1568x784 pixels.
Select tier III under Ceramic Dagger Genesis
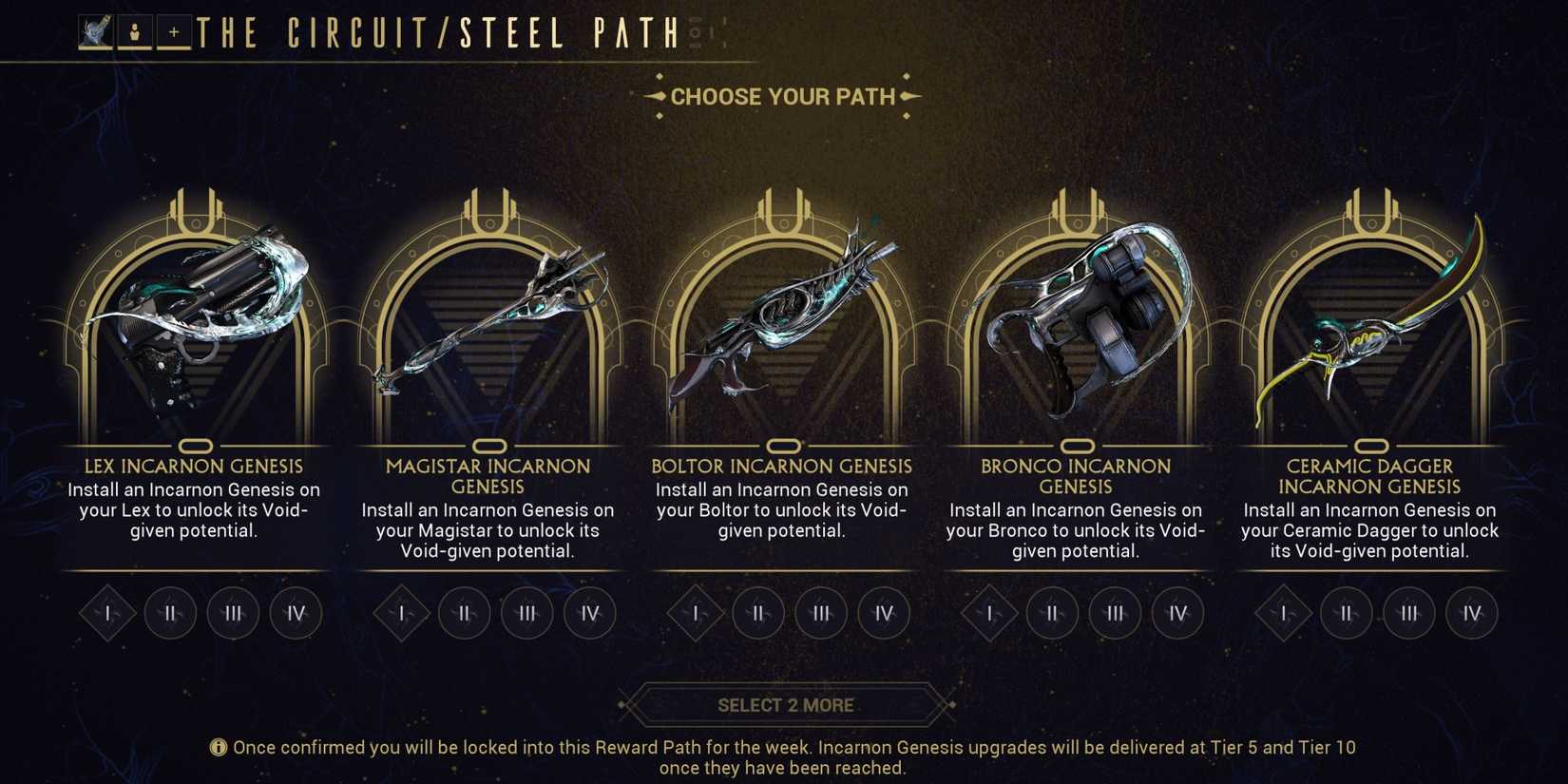coord(1409,613)
